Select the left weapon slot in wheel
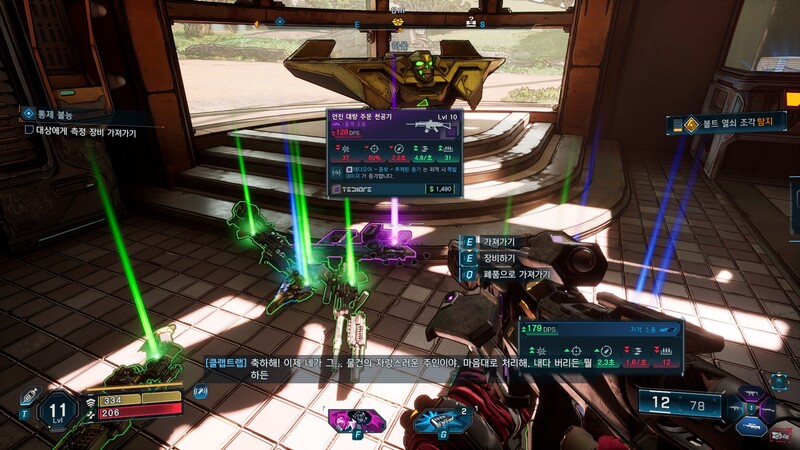Image resolution: width=800 pixels, height=450 pixels. click(x=736, y=407)
